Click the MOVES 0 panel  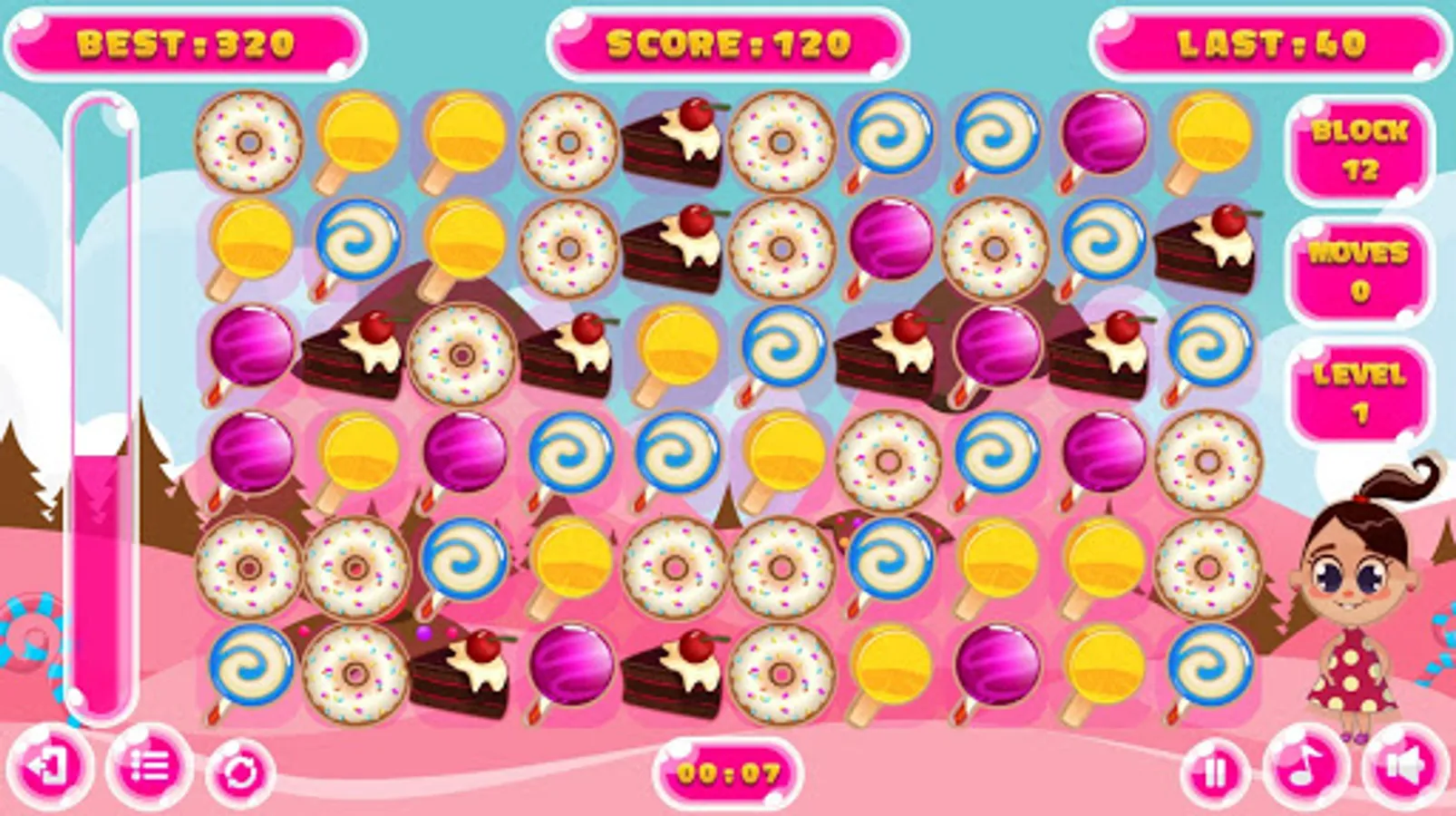1359,267
